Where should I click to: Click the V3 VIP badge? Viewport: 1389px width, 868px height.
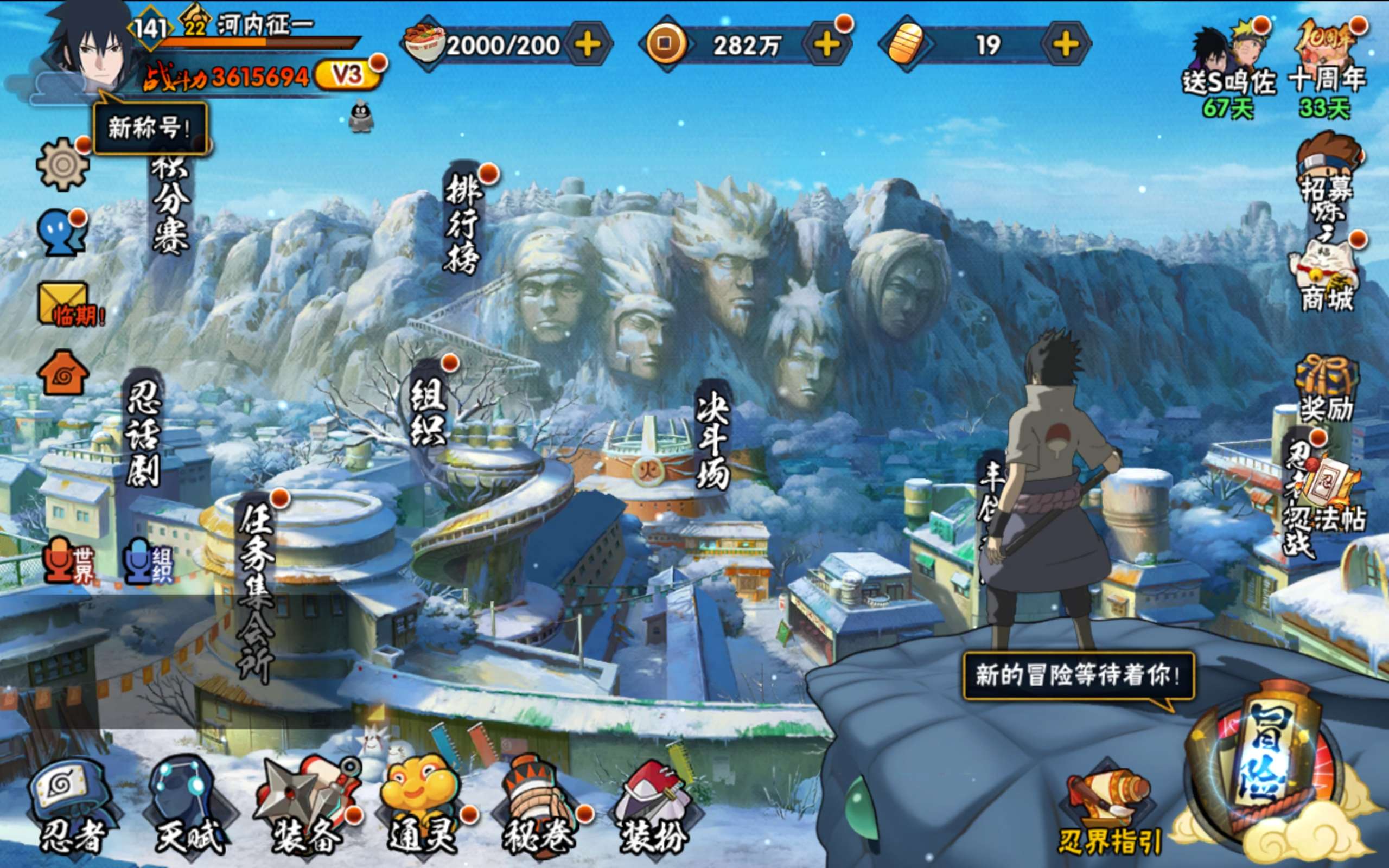[347, 75]
